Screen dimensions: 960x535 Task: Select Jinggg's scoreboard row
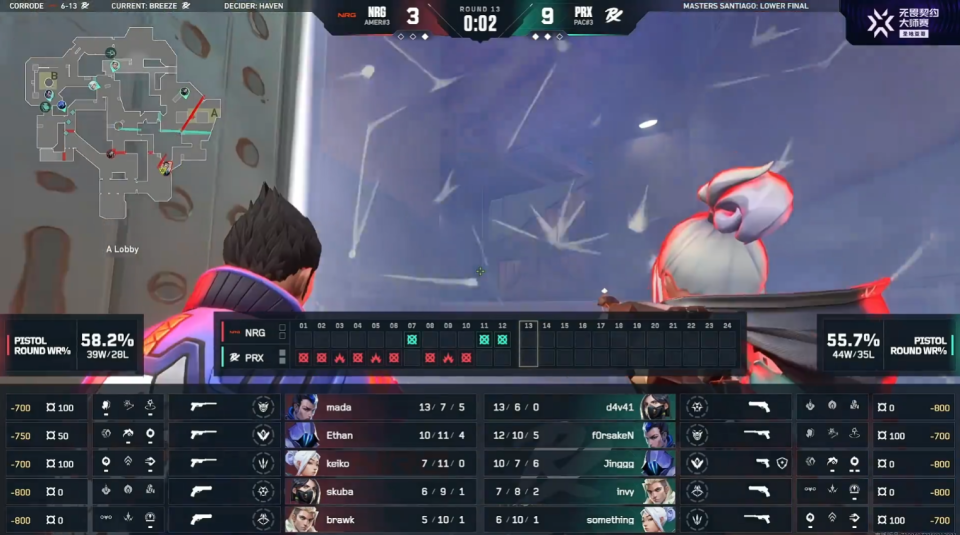(x=580, y=464)
